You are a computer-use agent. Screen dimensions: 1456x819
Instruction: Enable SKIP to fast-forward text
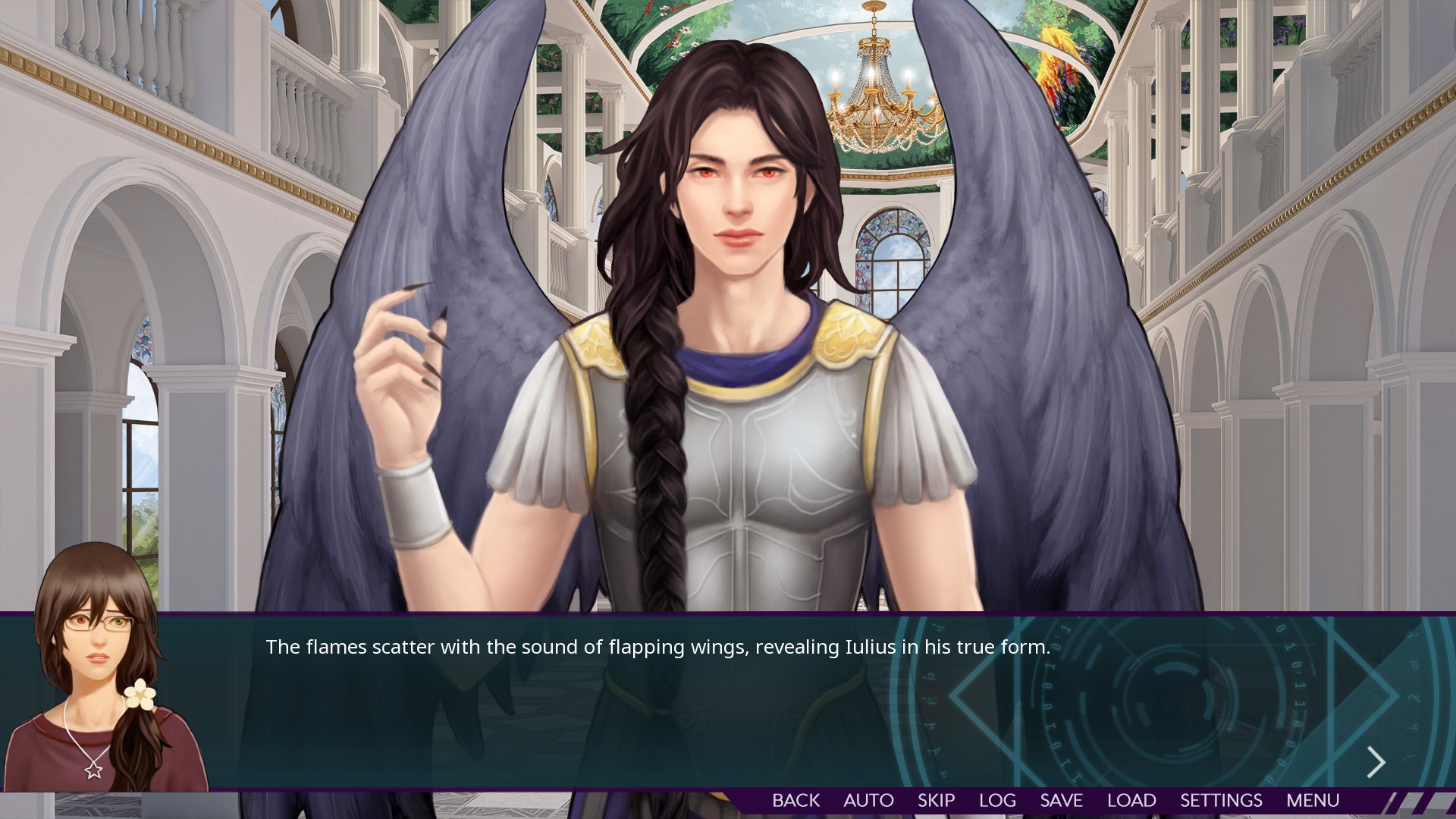936,800
